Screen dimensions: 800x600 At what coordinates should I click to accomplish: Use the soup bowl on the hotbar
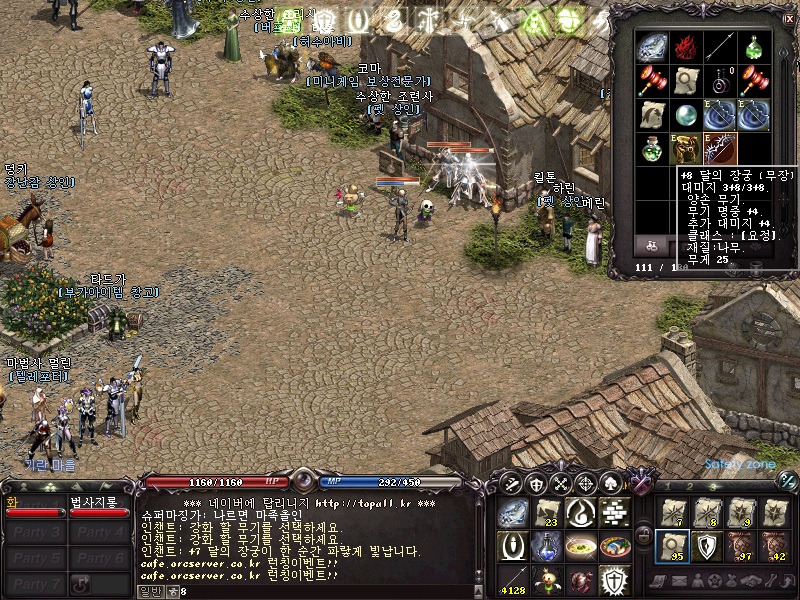pyautogui.click(x=580, y=546)
